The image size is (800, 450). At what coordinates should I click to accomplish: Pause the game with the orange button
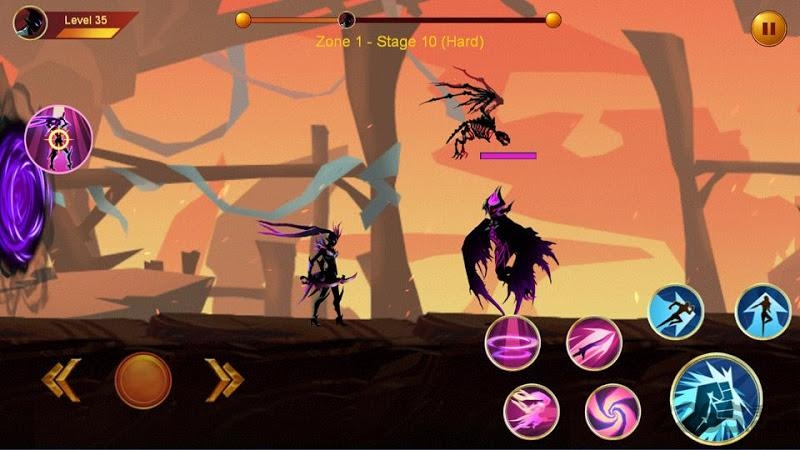point(768,28)
